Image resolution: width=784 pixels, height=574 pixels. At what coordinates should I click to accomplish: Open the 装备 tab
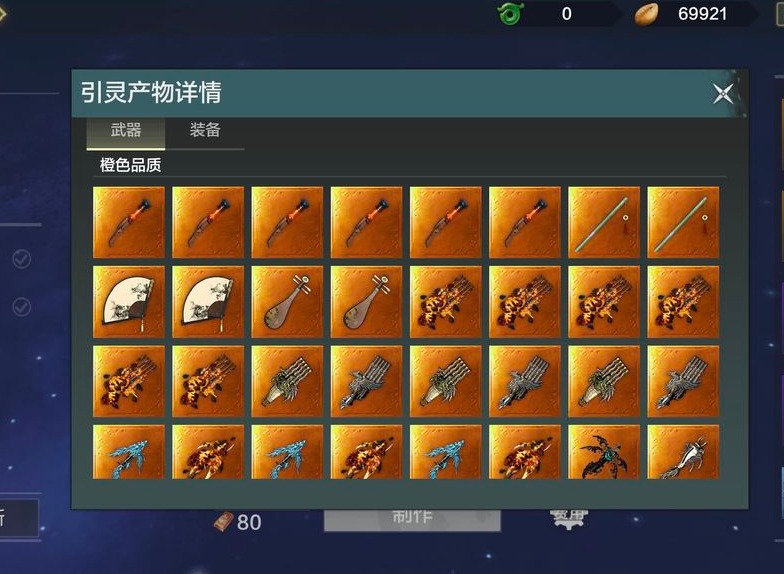205,131
